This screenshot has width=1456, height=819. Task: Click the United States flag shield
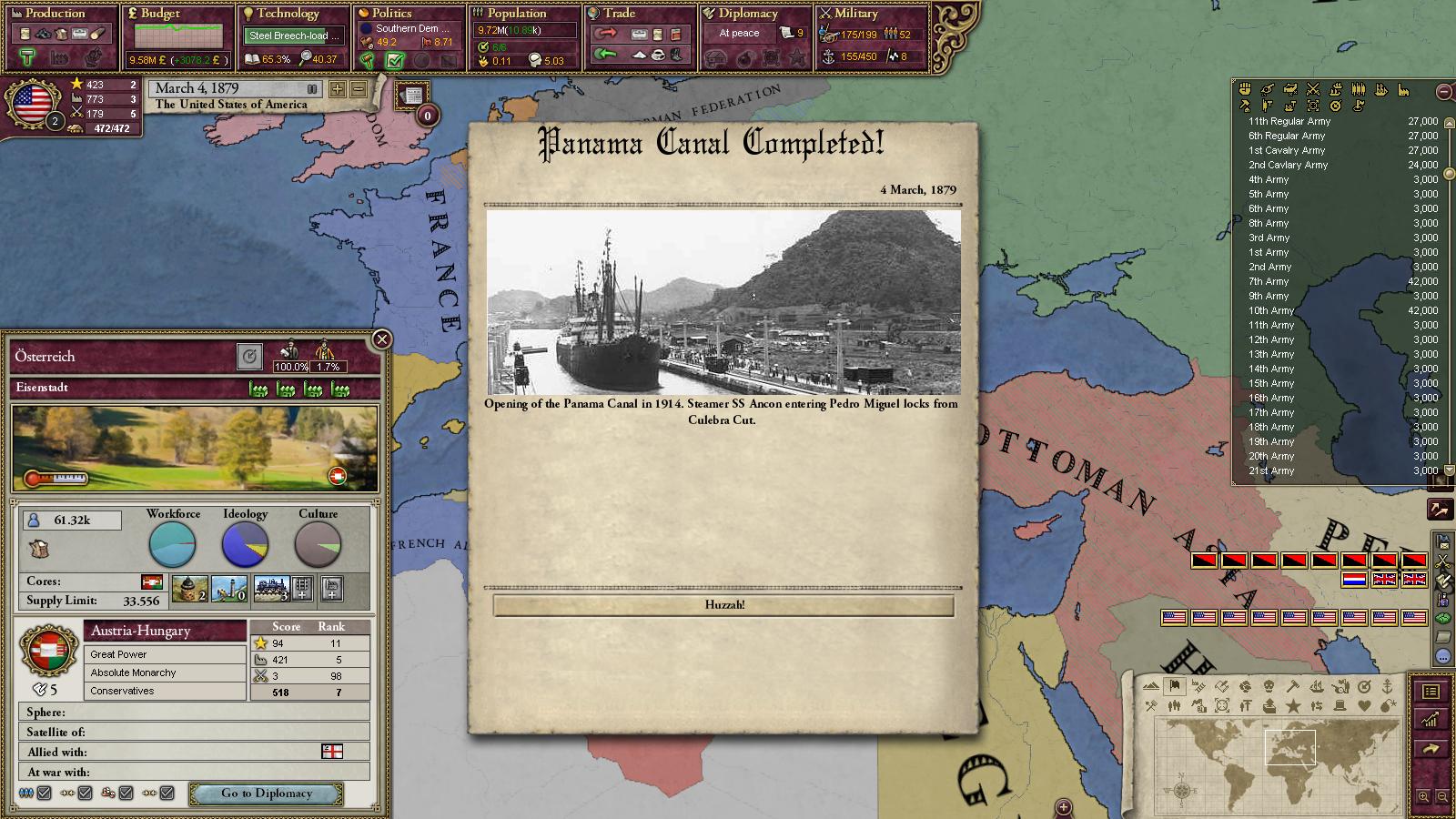tap(34, 102)
